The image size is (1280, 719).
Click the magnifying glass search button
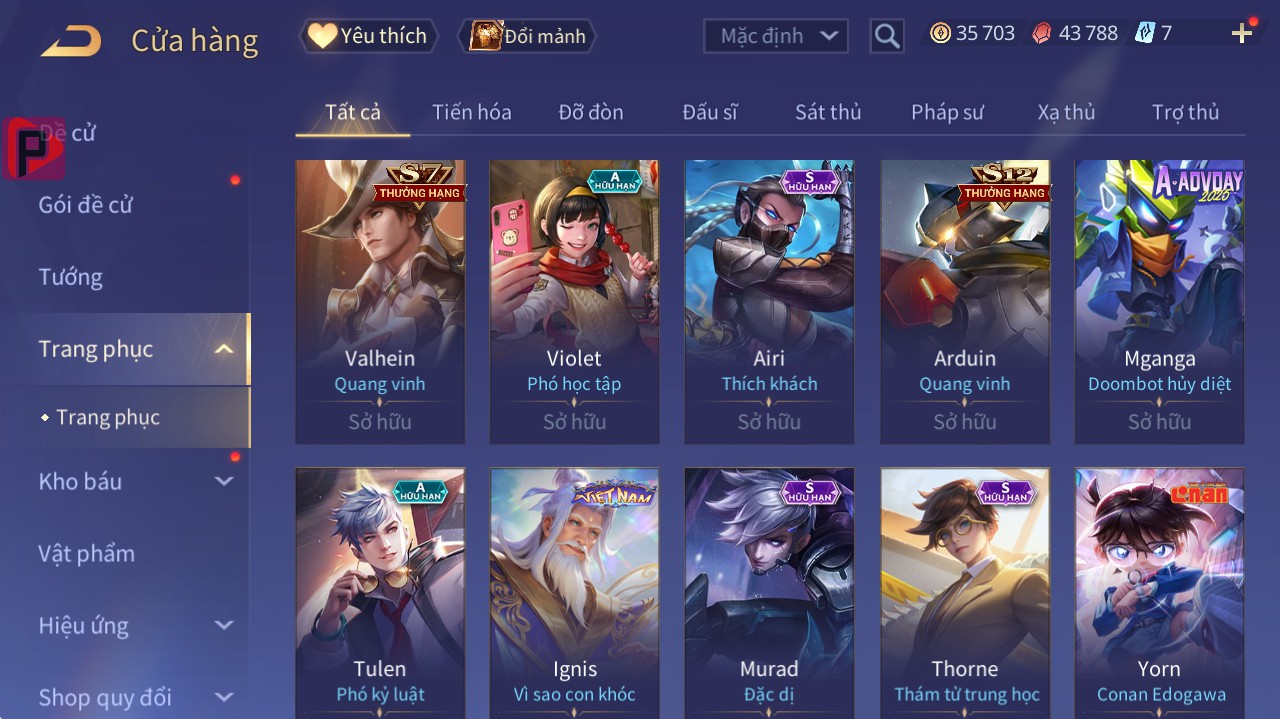(886, 36)
